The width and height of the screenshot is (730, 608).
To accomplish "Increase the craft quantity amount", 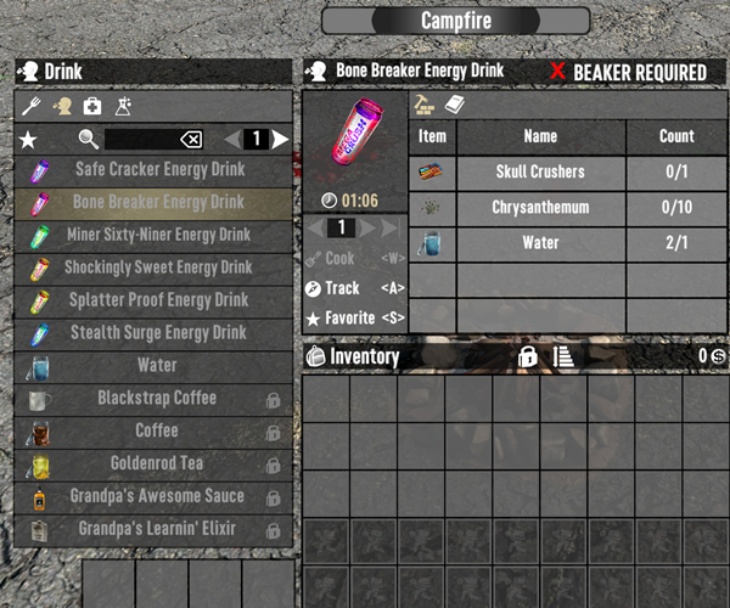I will coord(367,228).
